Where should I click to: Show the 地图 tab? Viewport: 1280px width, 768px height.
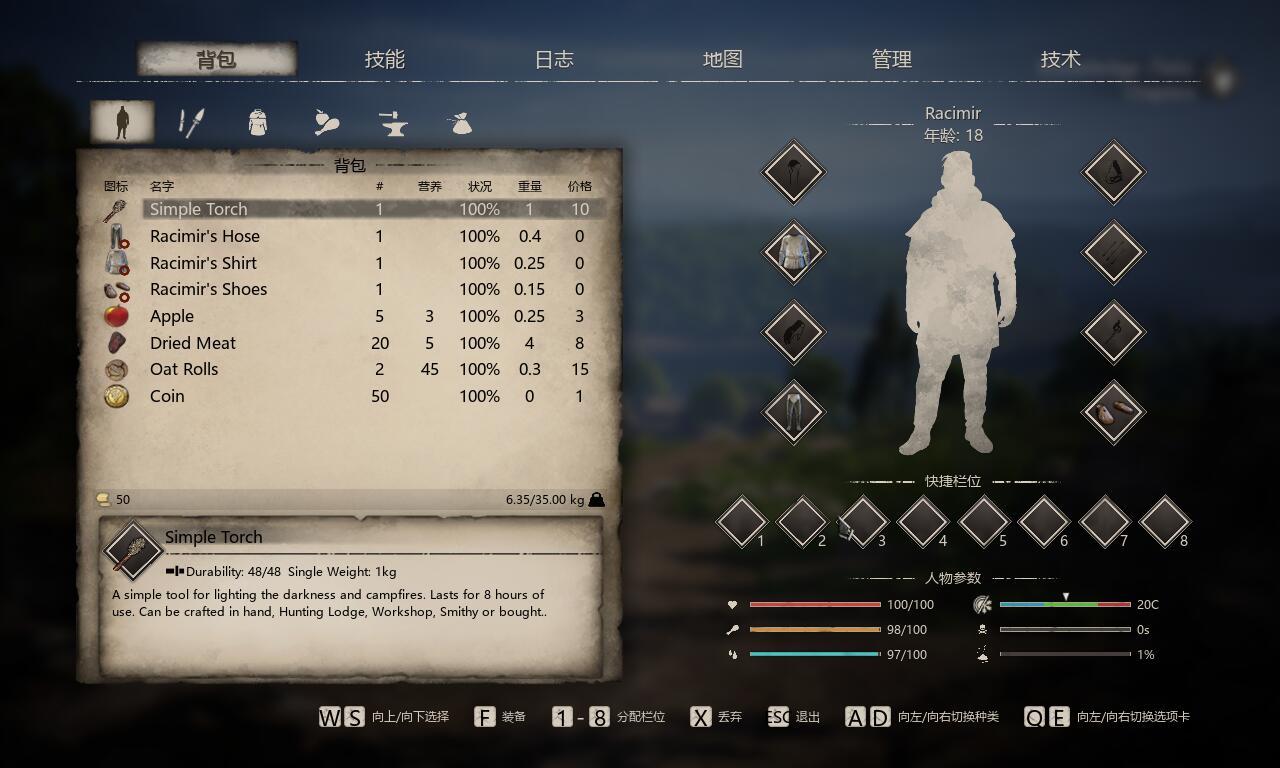pos(723,59)
